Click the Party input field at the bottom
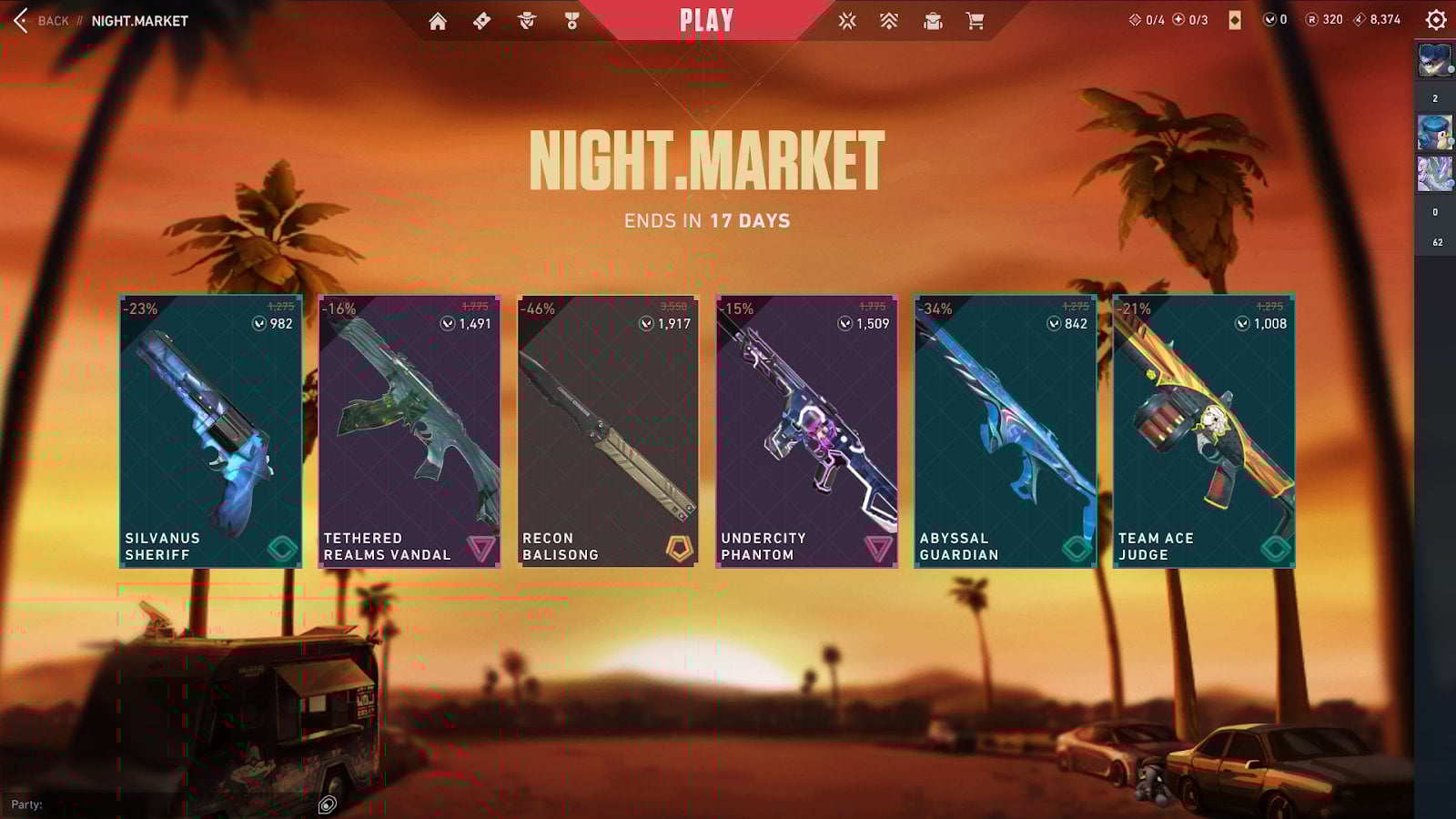Screen dimensions: 1456x819 (136, 804)
